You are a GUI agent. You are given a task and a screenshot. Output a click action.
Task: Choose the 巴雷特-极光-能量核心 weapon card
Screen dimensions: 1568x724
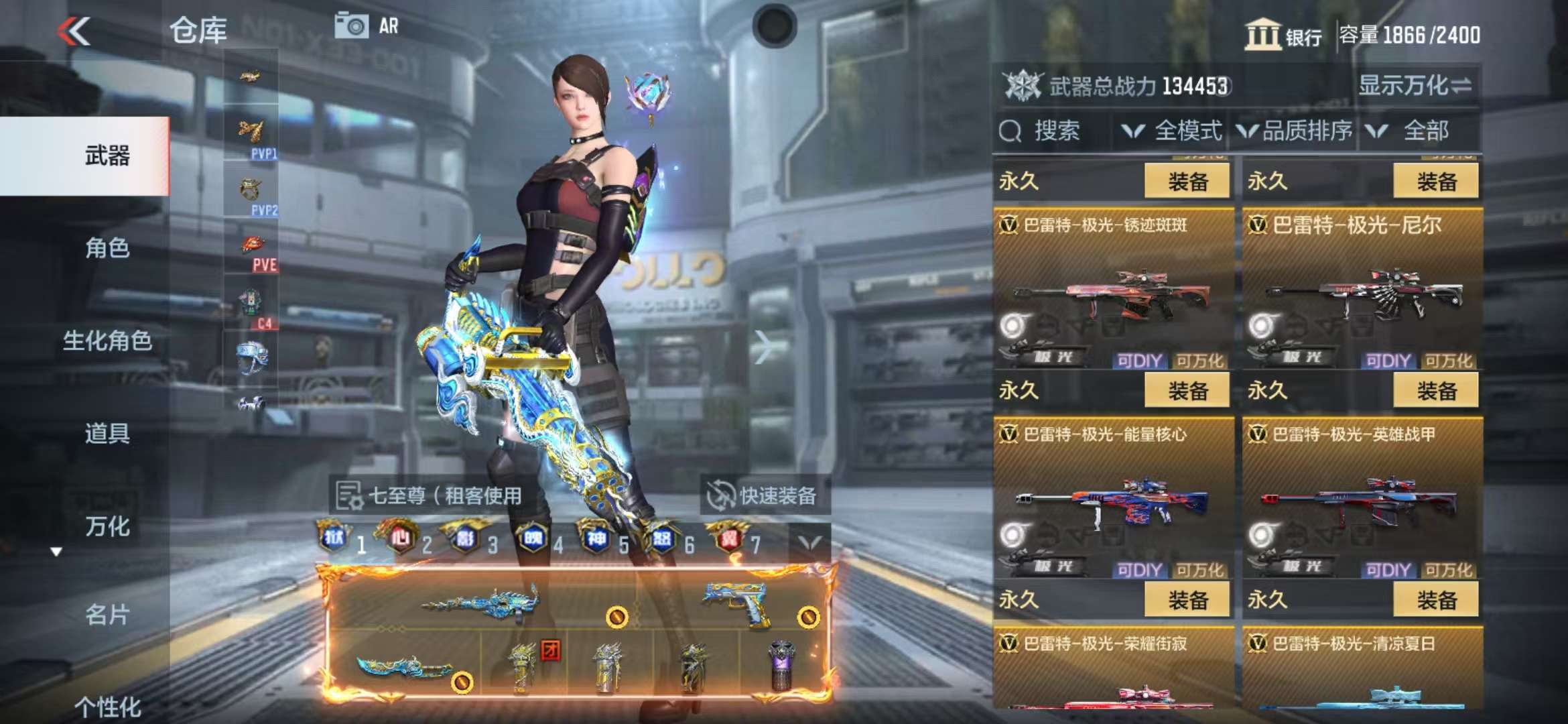tap(1113, 497)
